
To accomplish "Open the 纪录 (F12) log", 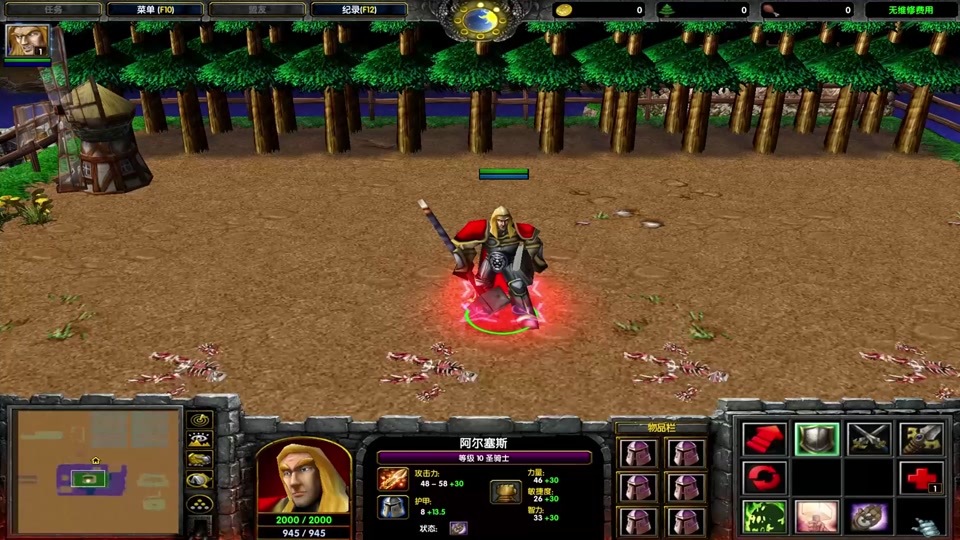I will coord(359,10).
